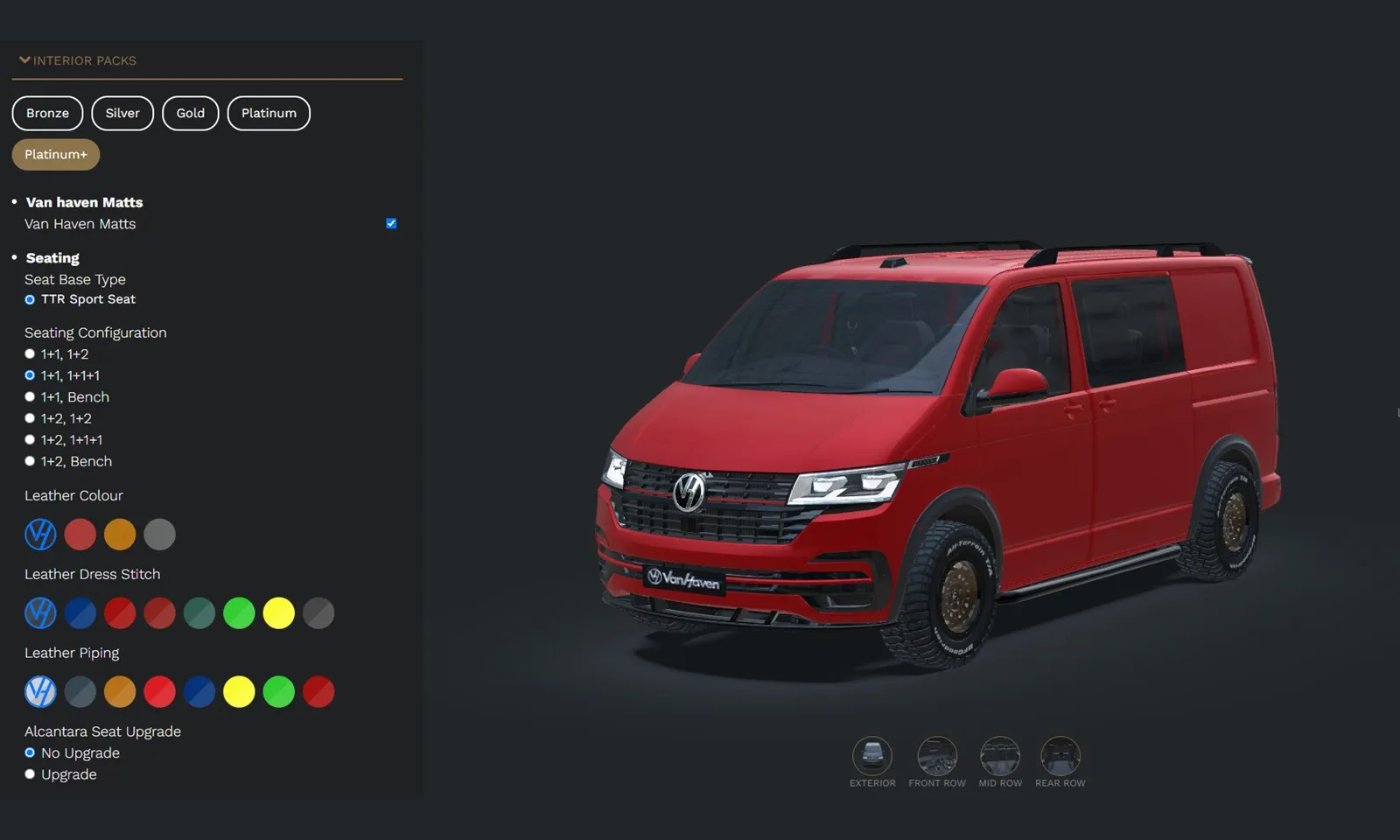The image size is (1400, 840).
Task: Select the yellow dress stitch swatch
Action: [x=278, y=612]
